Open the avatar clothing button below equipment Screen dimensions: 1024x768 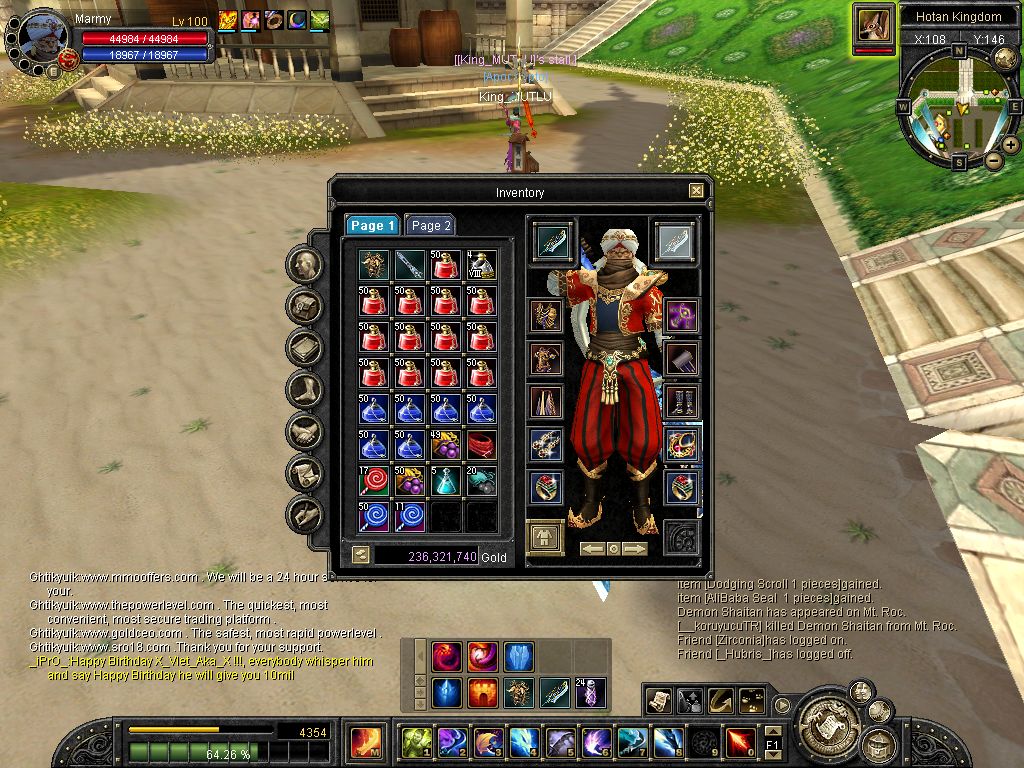(545, 537)
